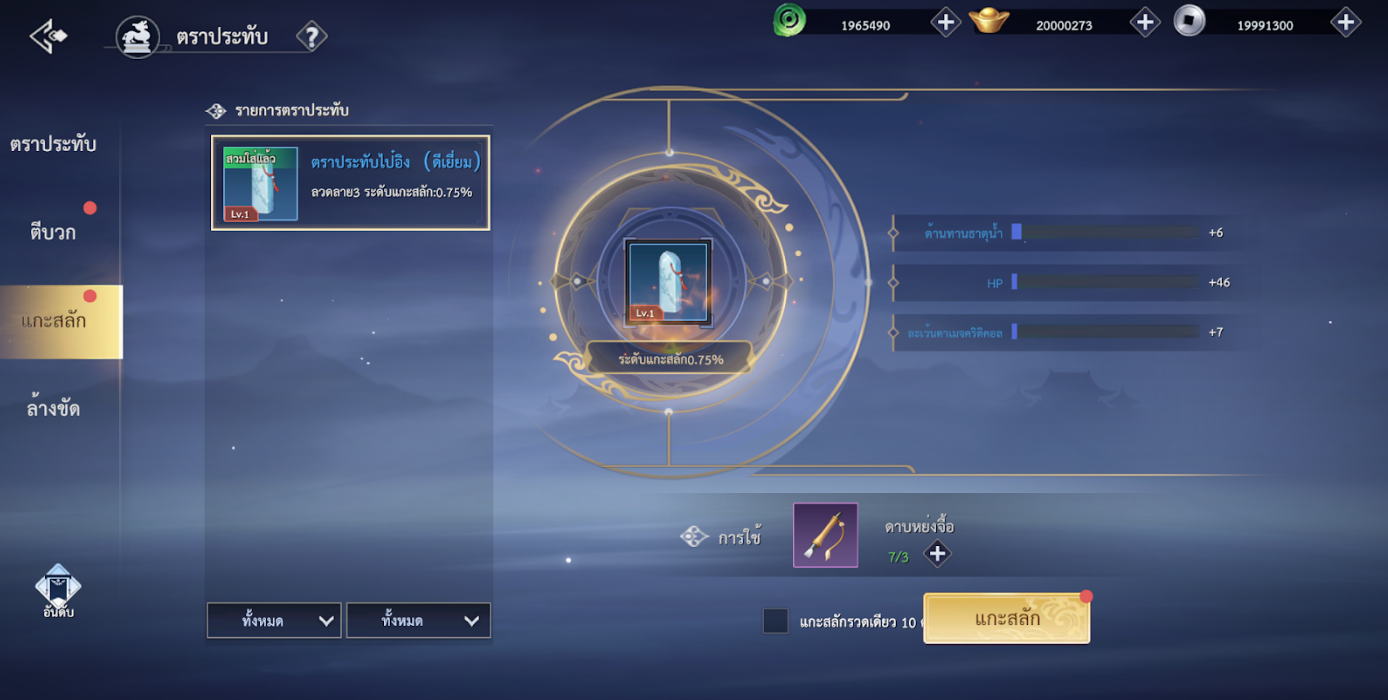This screenshot has height=700, width=1388.
Task: Click the golden แกะสลัก engrave button
Action: 1006,618
